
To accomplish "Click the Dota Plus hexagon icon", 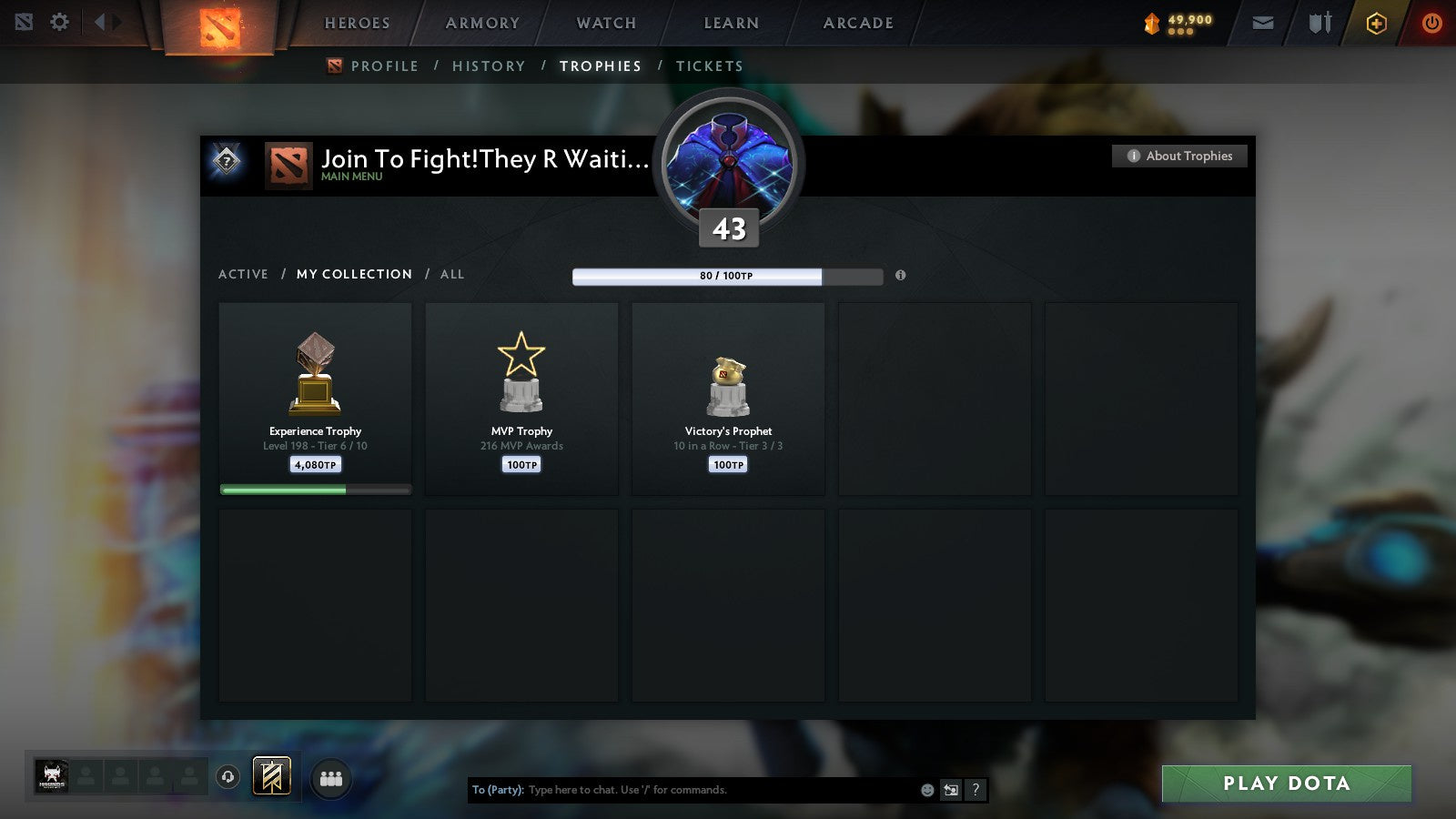I will click(x=1377, y=23).
